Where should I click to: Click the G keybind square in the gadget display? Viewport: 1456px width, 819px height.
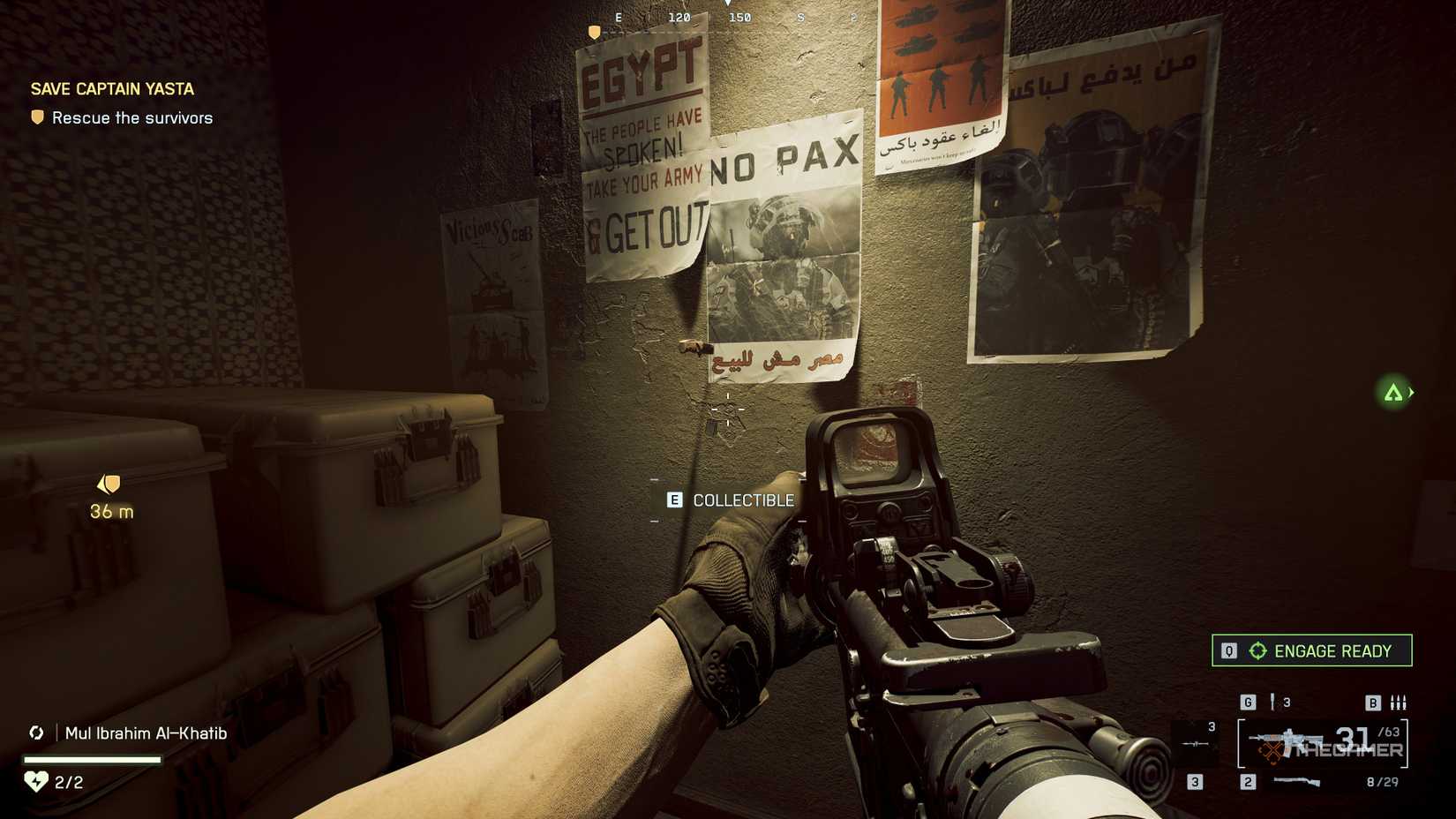pos(1248,702)
